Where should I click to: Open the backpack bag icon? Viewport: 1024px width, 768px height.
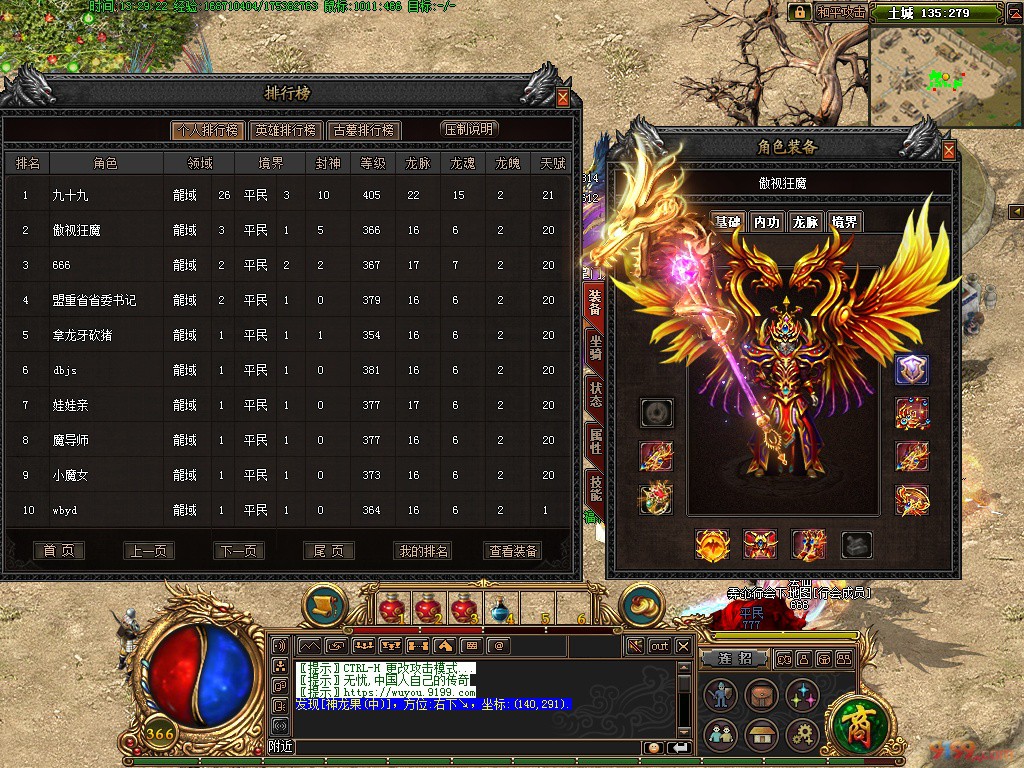click(x=761, y=696)
